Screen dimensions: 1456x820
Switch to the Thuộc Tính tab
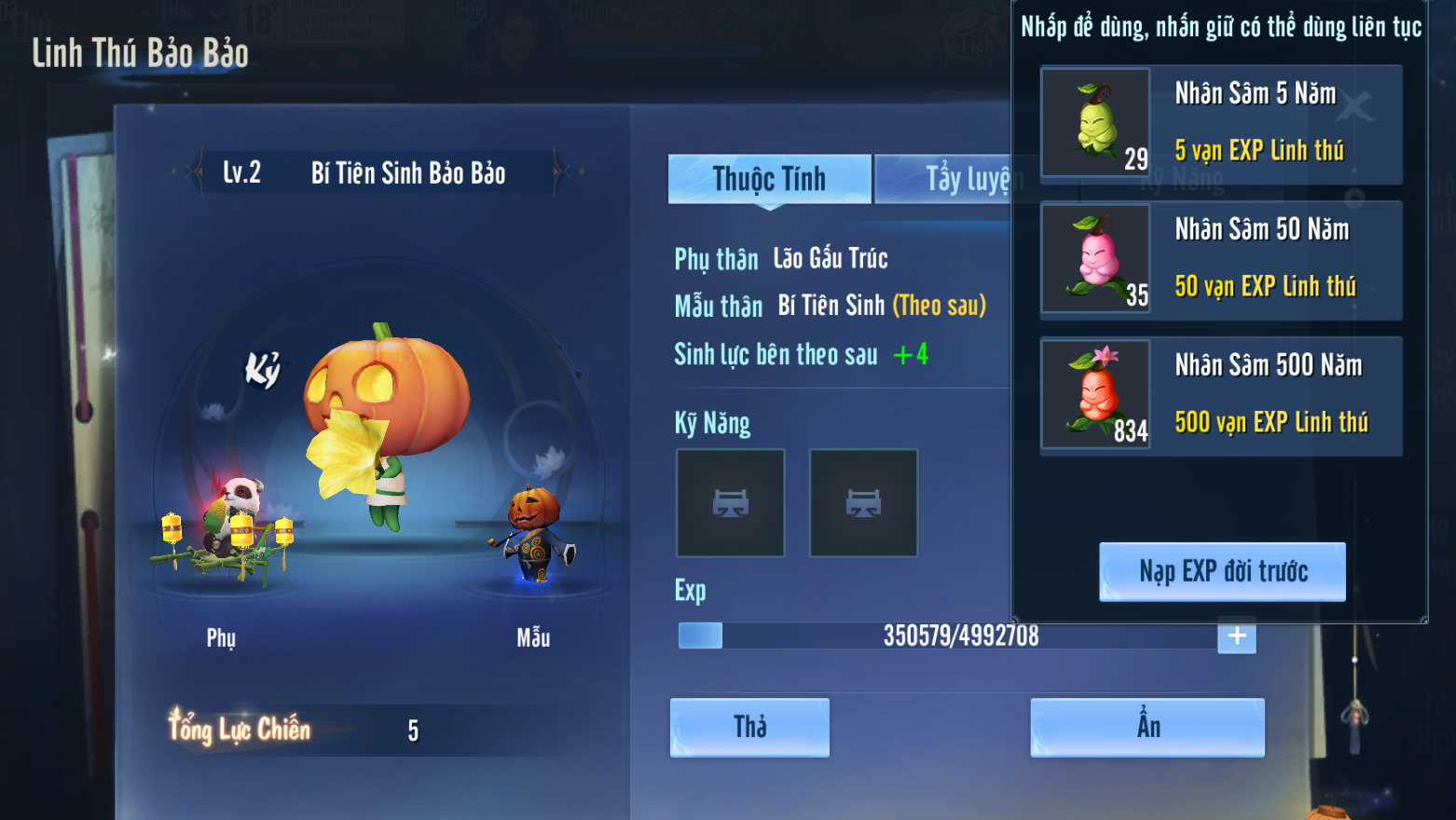(769, 179)
